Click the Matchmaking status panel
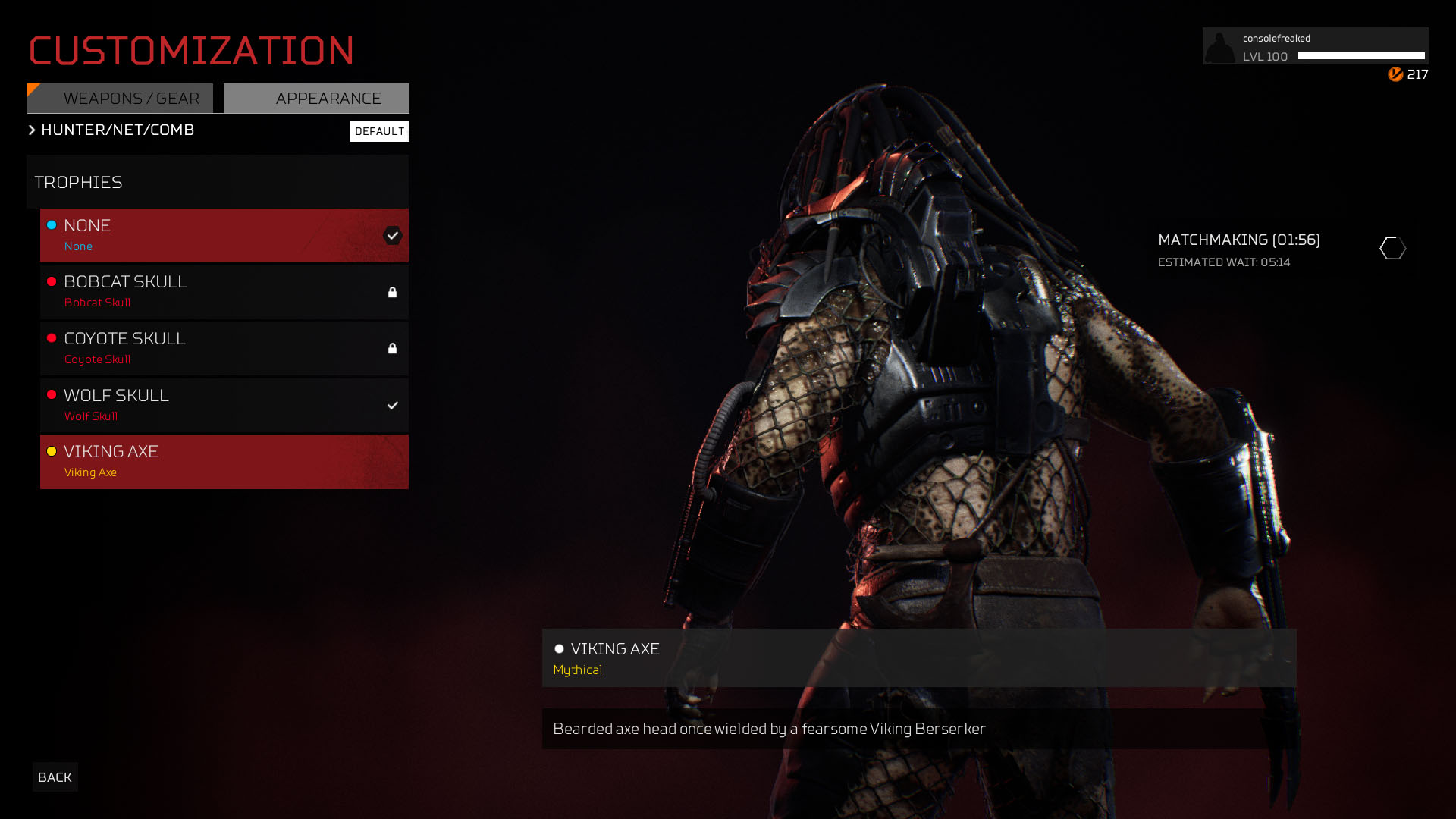This screenshot has width=1456, height=819. click(x=1282, y=249)
